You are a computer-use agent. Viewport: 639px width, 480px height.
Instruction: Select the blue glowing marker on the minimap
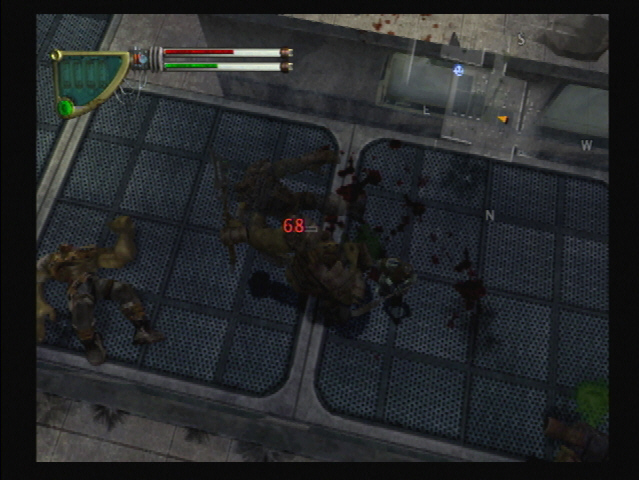458,70
